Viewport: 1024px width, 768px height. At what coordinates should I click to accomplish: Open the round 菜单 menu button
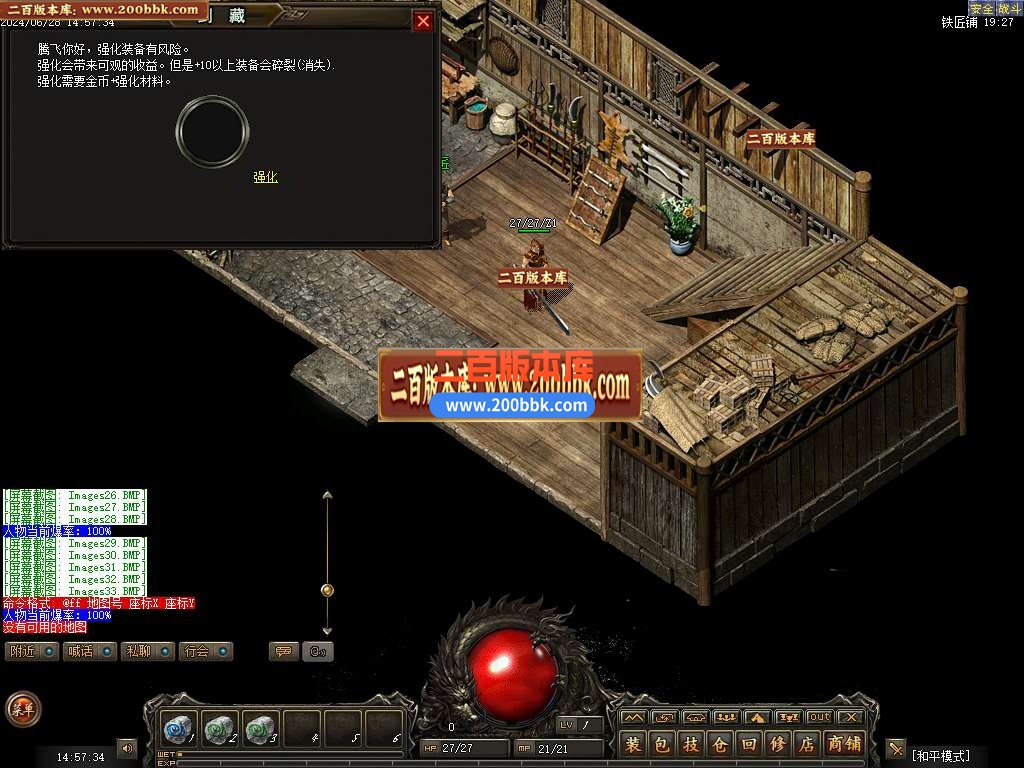point(23,709)
